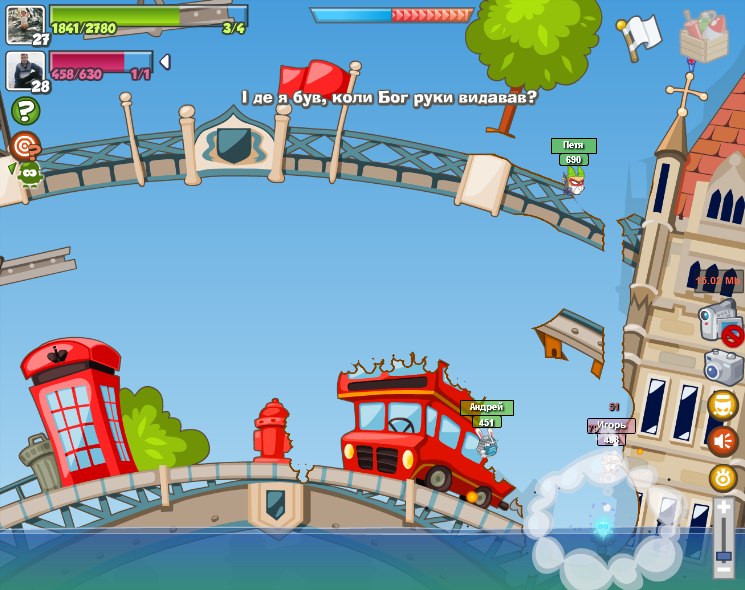Click the yellow round face button

tap(723, 405)
